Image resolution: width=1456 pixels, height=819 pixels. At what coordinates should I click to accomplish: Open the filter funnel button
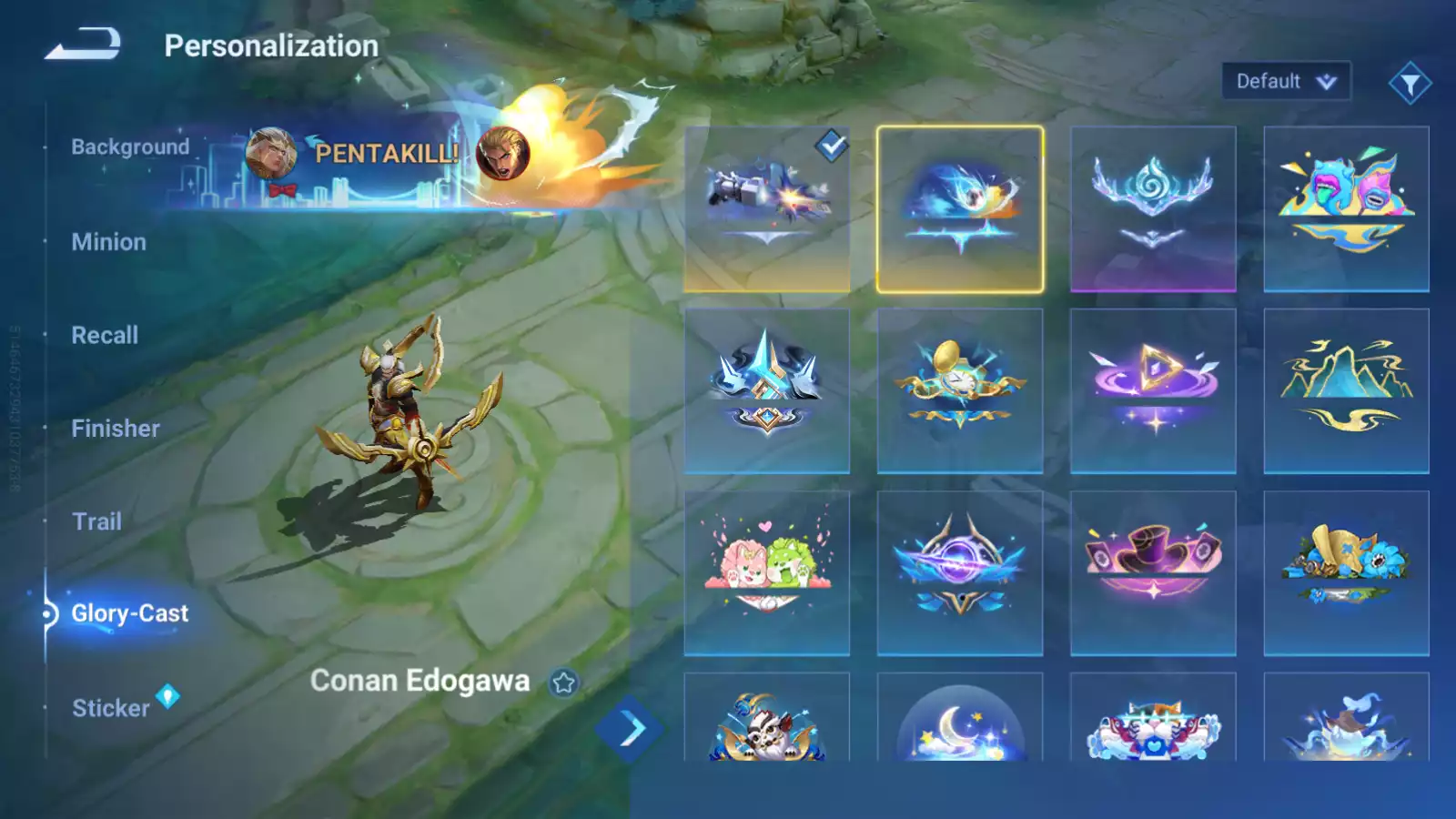[1410, 84]
